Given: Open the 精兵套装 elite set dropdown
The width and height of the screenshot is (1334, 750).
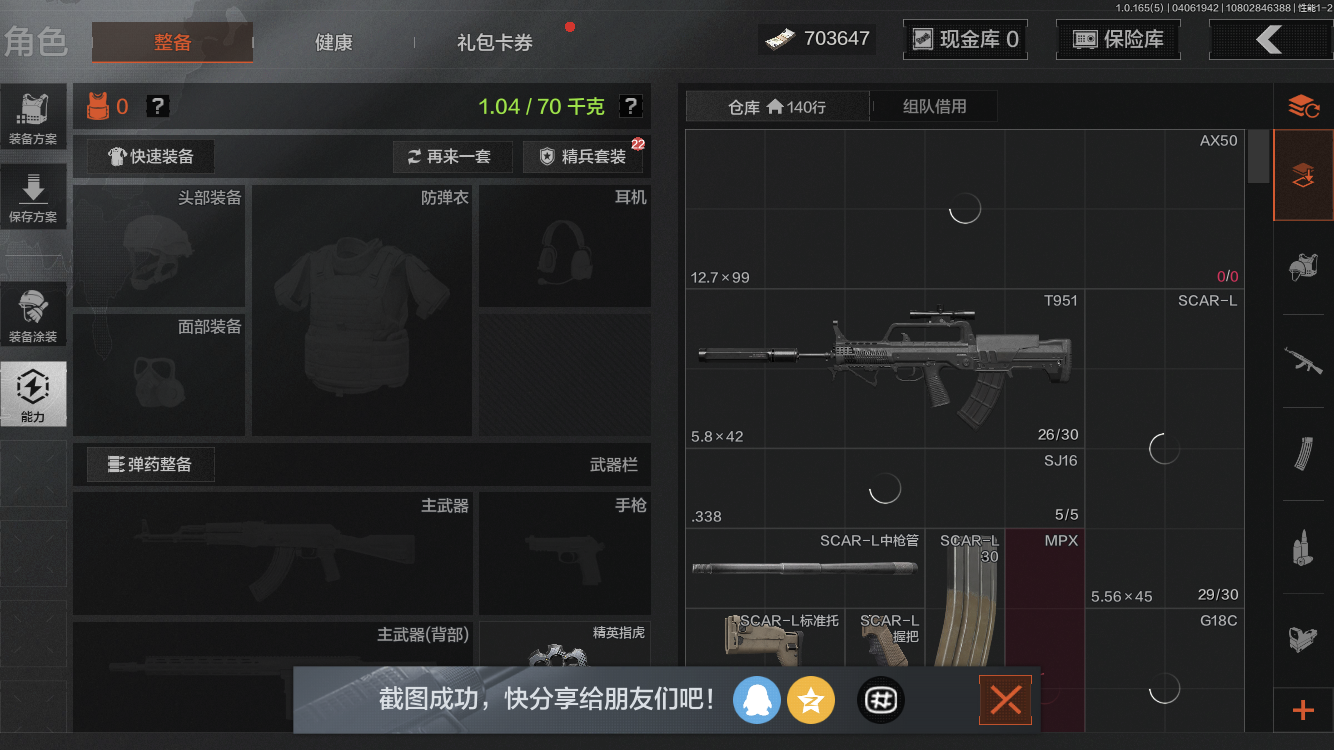Looking at the screenshot, I should click(583, 156).
